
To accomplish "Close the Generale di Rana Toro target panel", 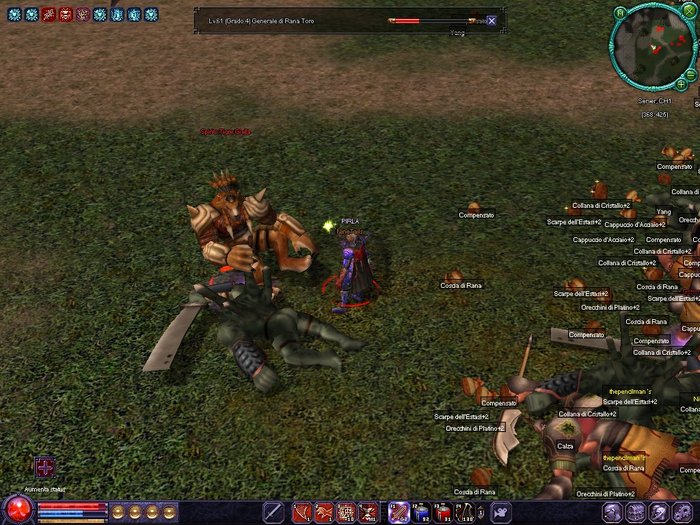I will coord(491,20).
